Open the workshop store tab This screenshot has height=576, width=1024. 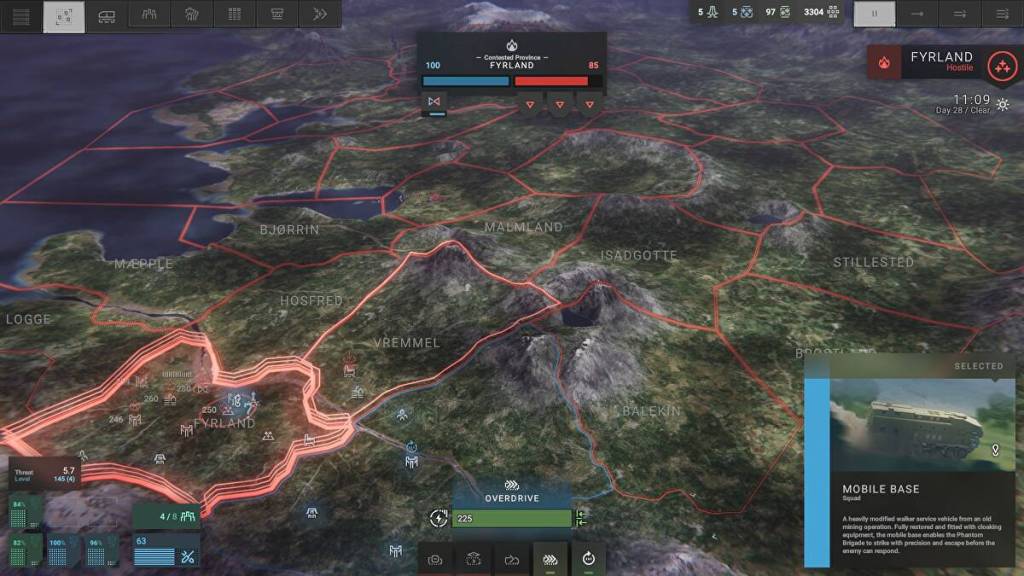[277, 15]
